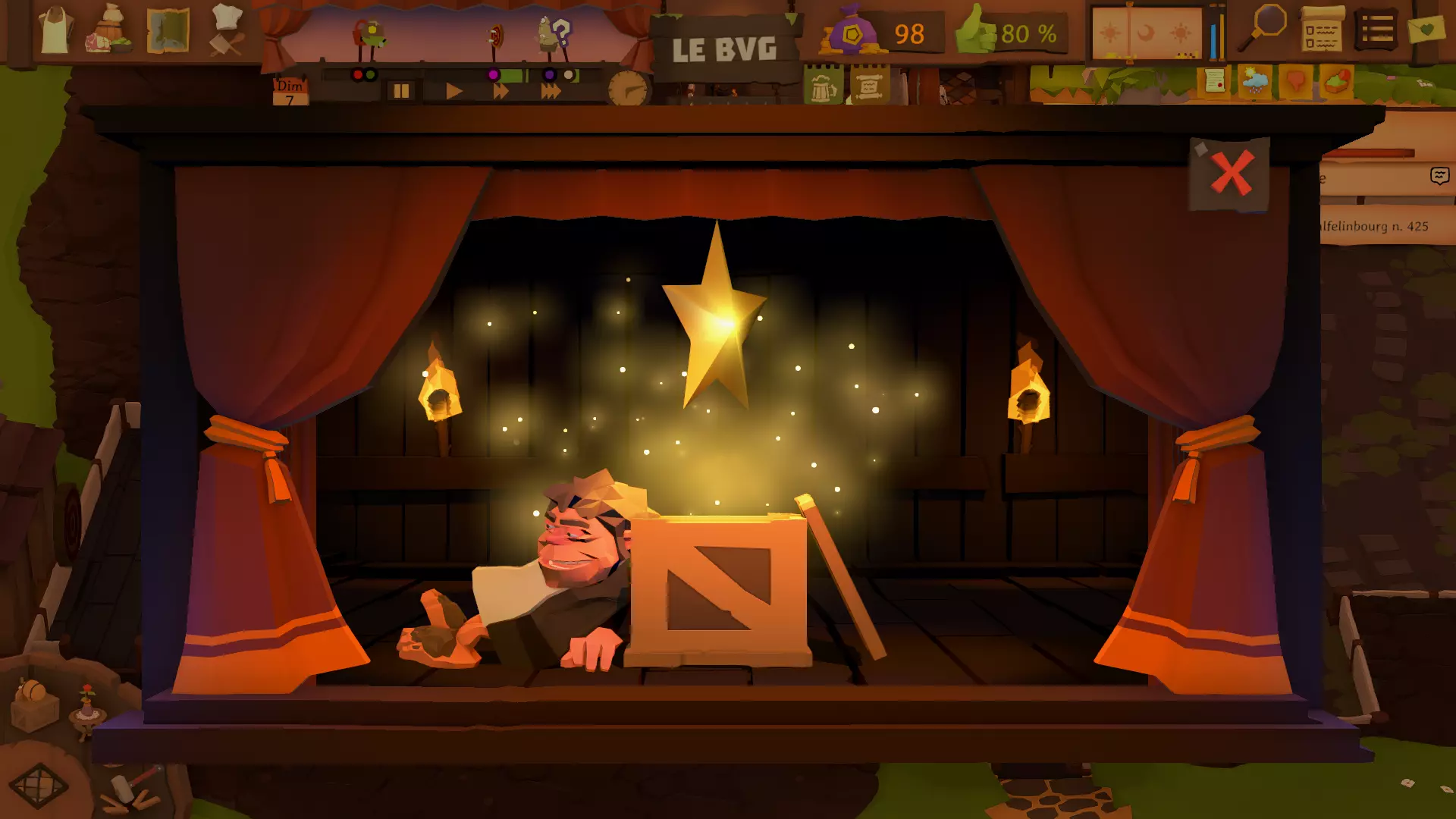Open the floor tile grid button
The height and width of the screenshot is (819, 1456).
(x=39, y=785)
